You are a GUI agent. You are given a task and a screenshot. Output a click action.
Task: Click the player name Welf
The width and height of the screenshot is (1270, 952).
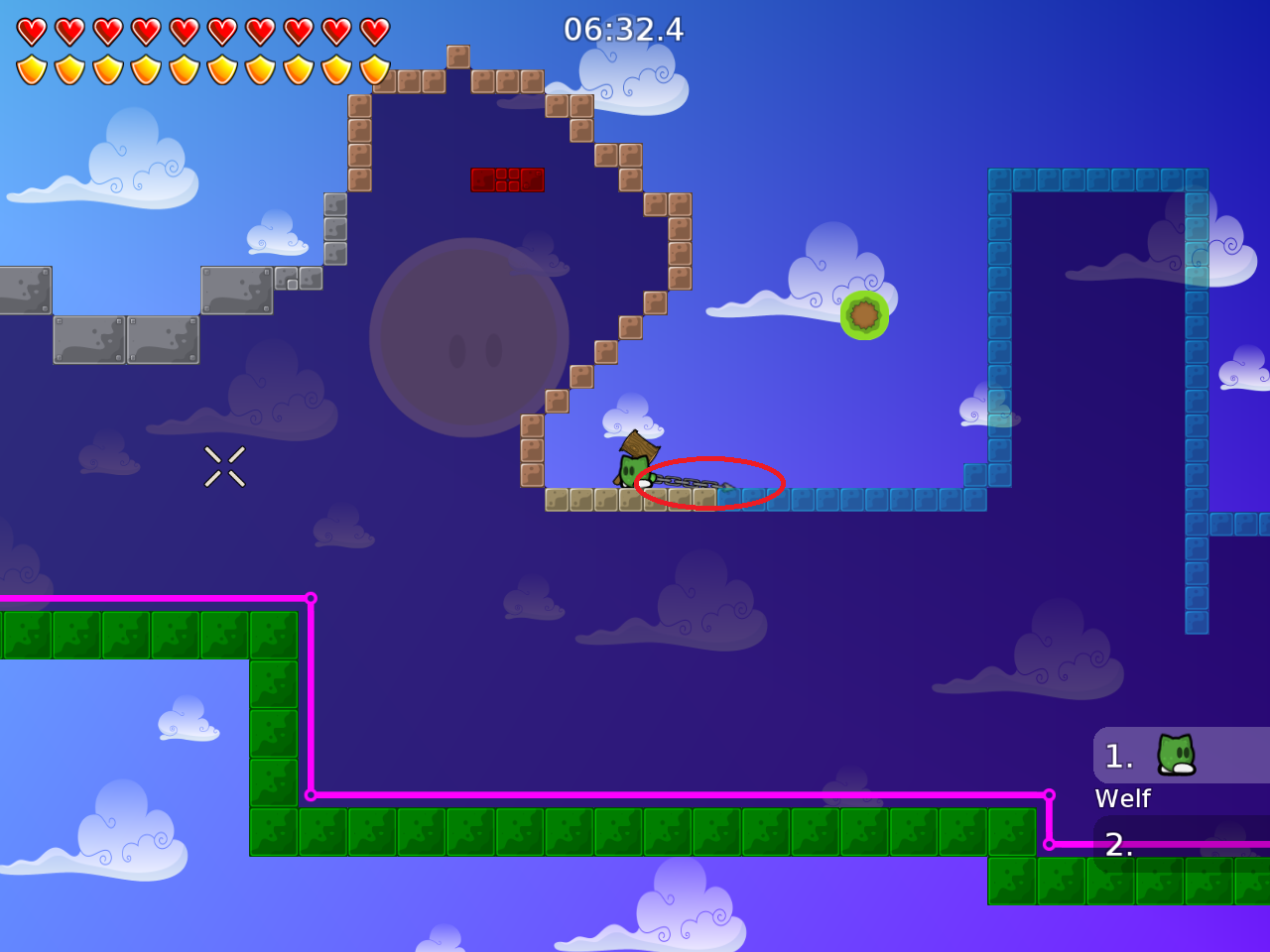pyautogui.click(x=1122, y=797)
